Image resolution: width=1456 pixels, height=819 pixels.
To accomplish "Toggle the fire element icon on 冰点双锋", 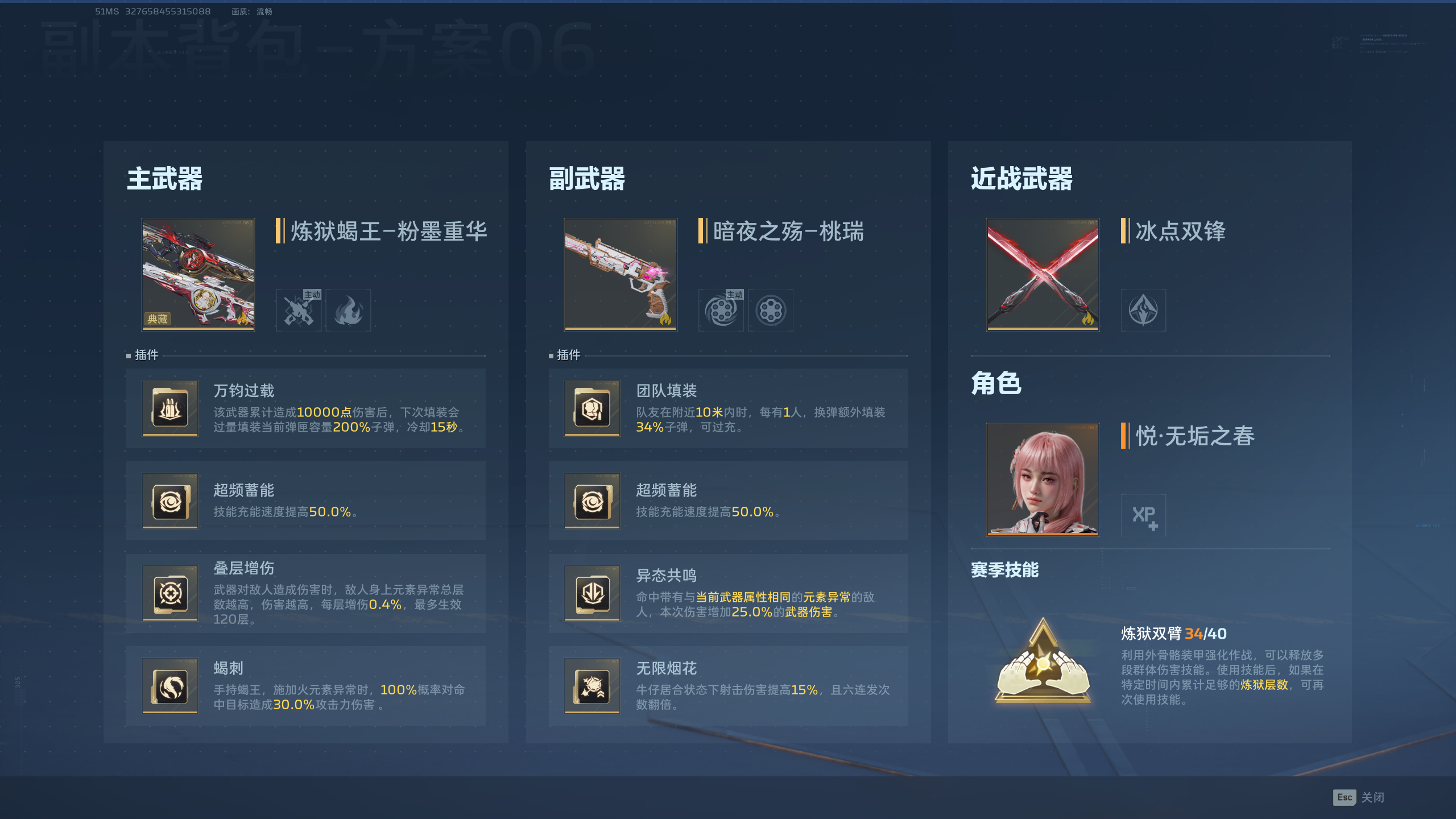I will click(x=1143, y=310).
